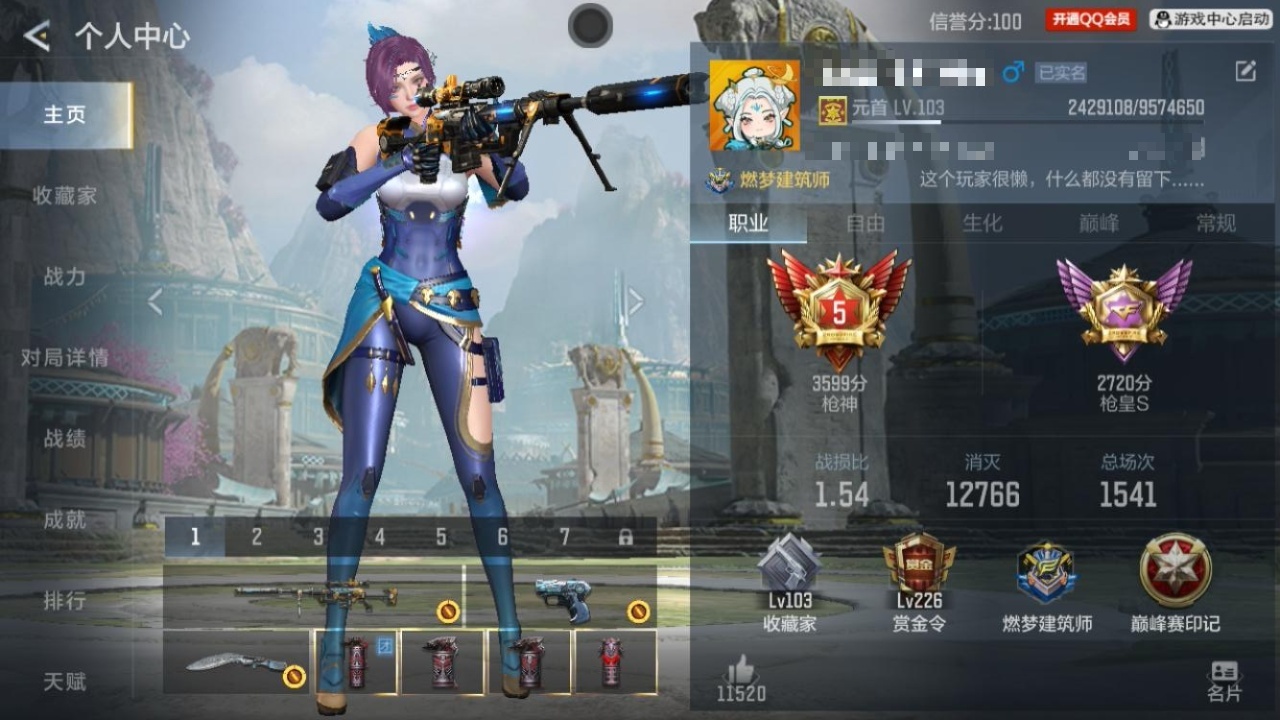The image size is (1280, 720).
Task: Open the 名片 name card
Action: (x=1224, y=680)
